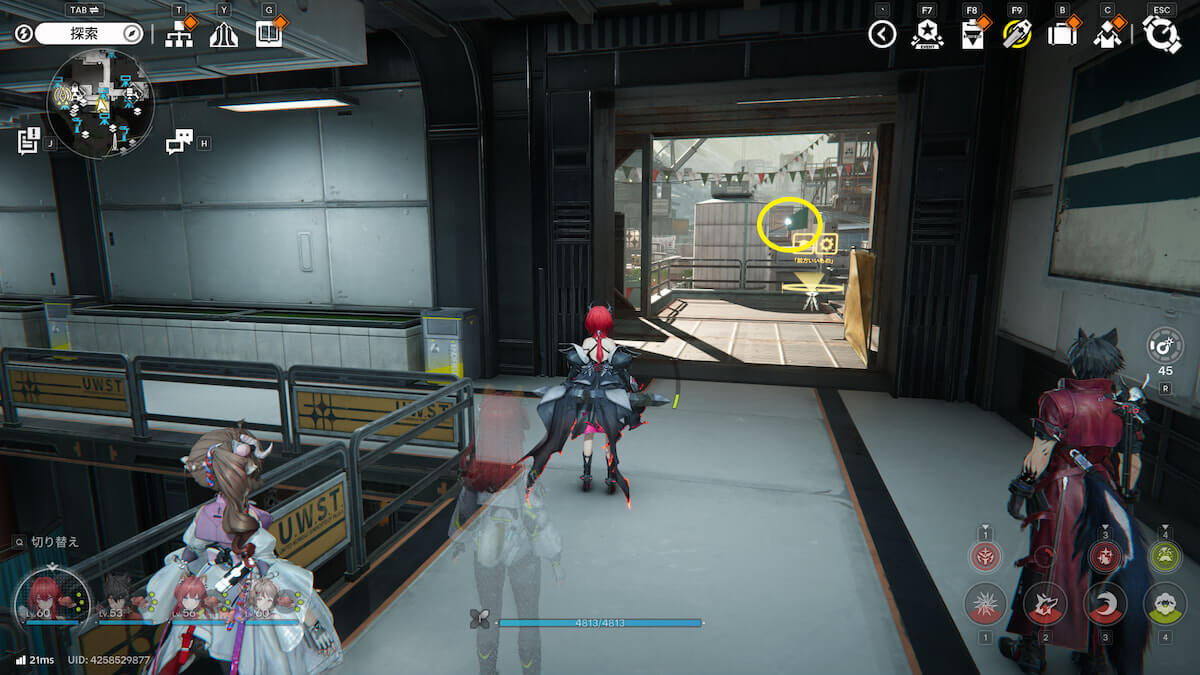Open the character operator icon
The width and height of the screenshot is (1200, 675).
click(x=1106, y=35)
